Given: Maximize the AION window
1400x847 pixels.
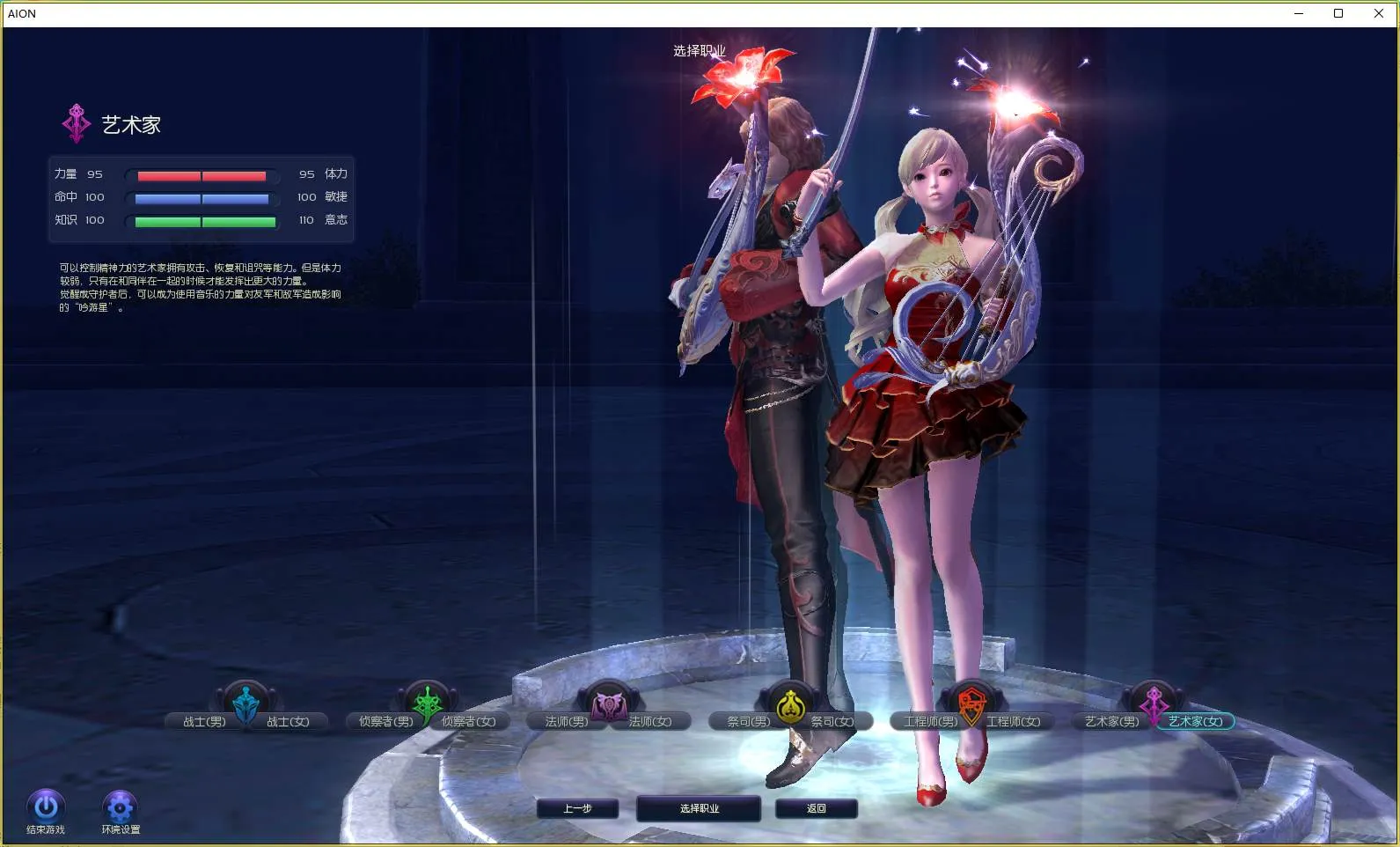Looking at the screenshot, I should [1338, 13].
